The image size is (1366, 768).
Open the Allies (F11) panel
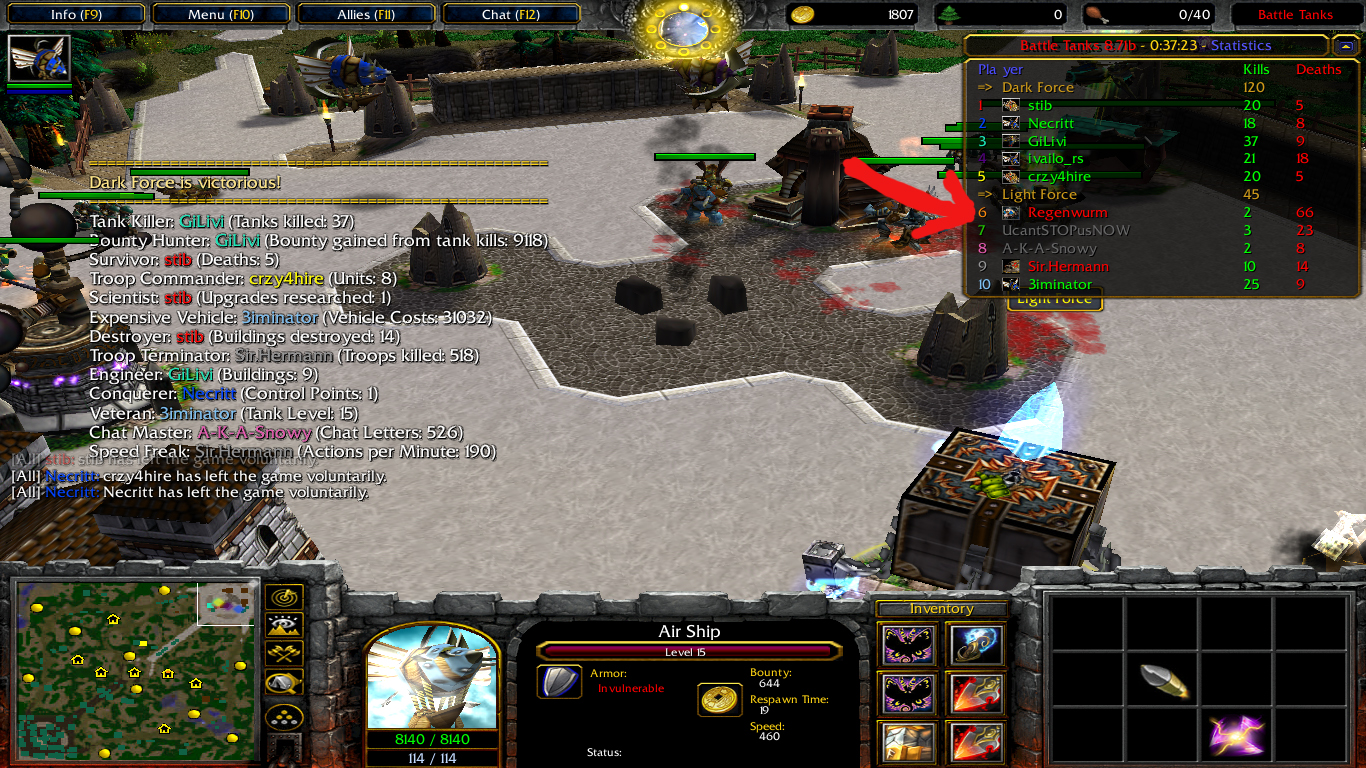pos(367,15)
